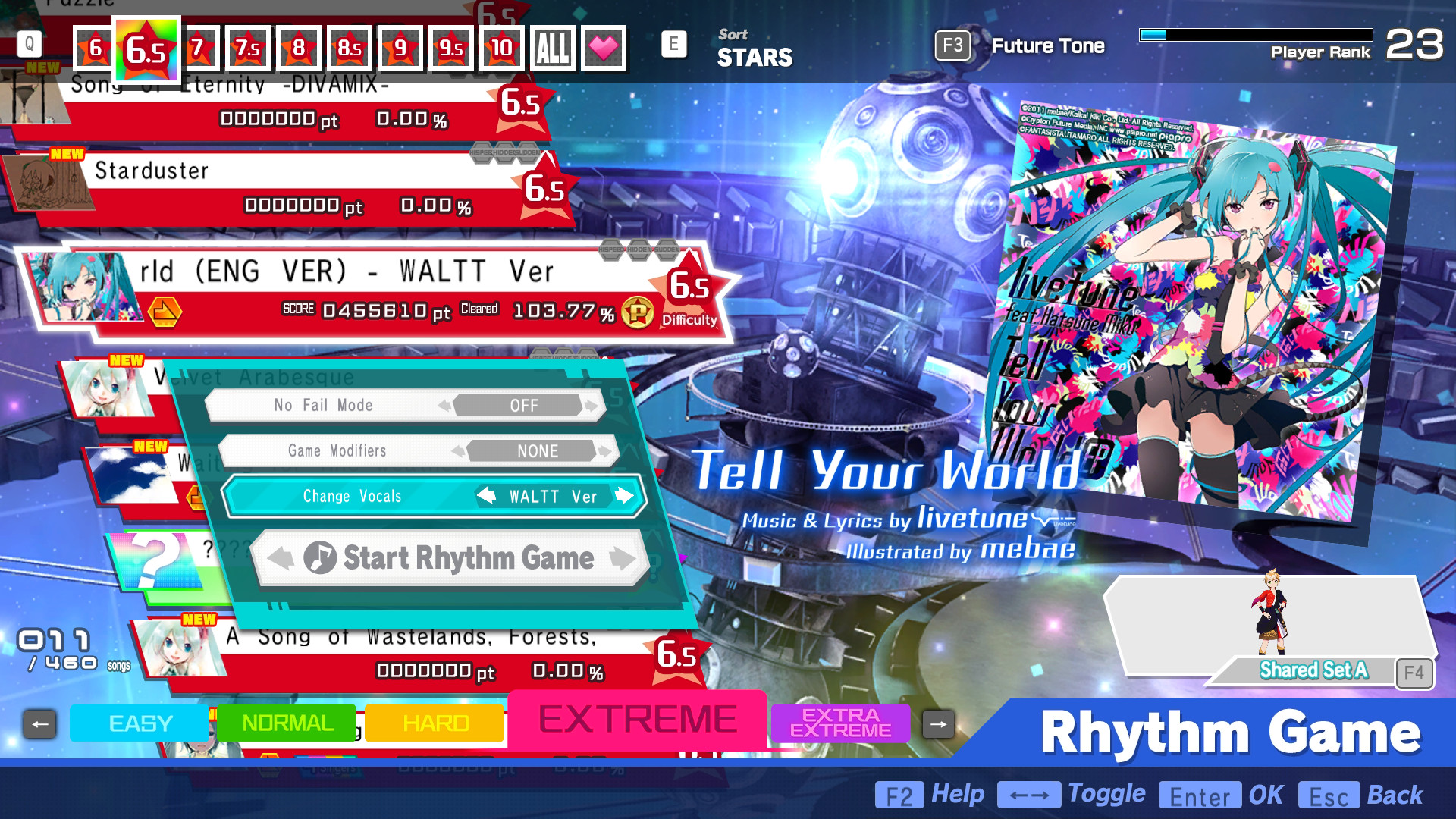This screenshot has width=1456, height=819.
Task: Select the ALL difficulty filter icon
Action: pyautogui.click(x=553, y=47)
